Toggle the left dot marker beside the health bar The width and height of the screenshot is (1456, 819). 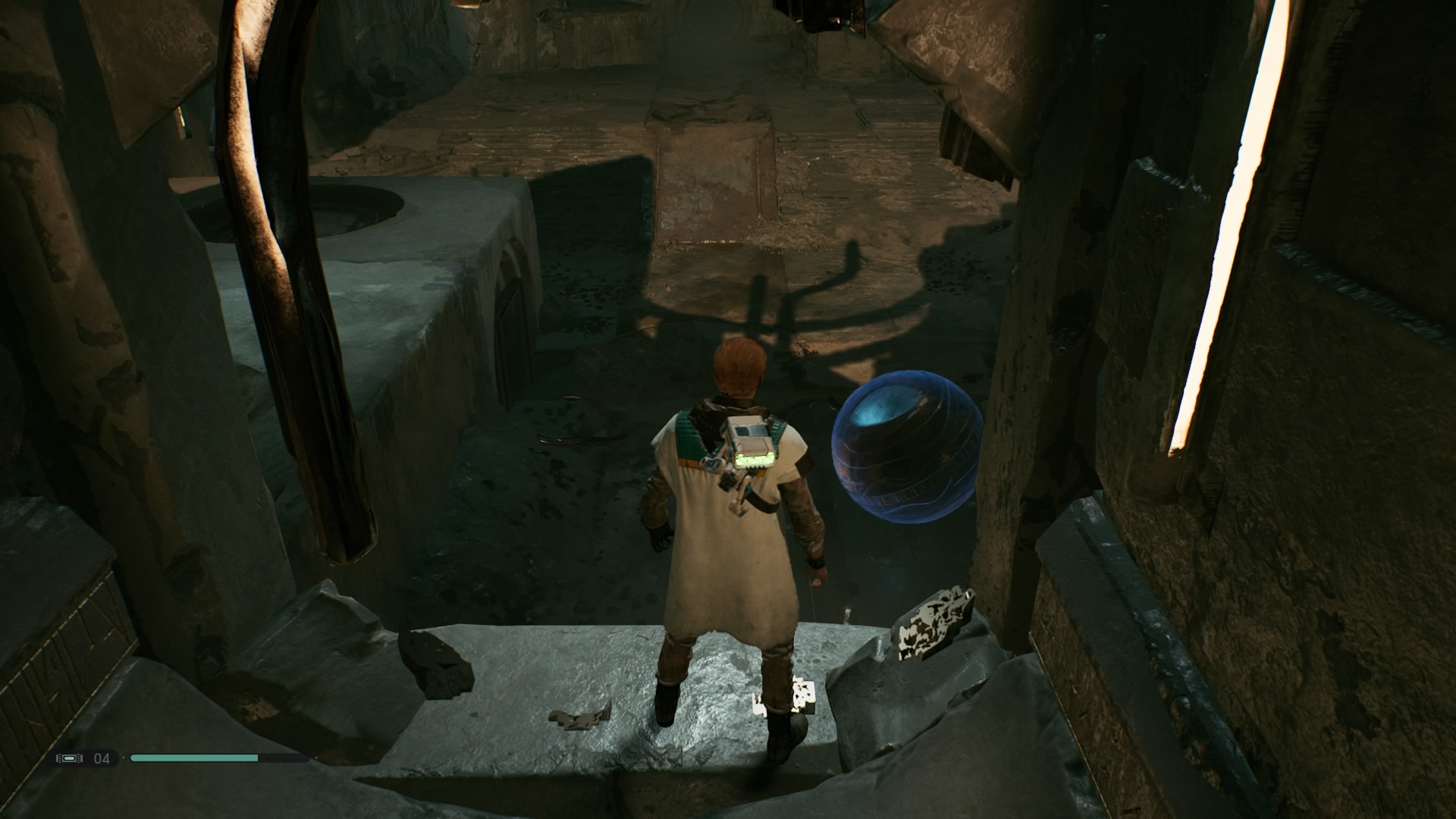pyautogui.click(x=124, y=758)
